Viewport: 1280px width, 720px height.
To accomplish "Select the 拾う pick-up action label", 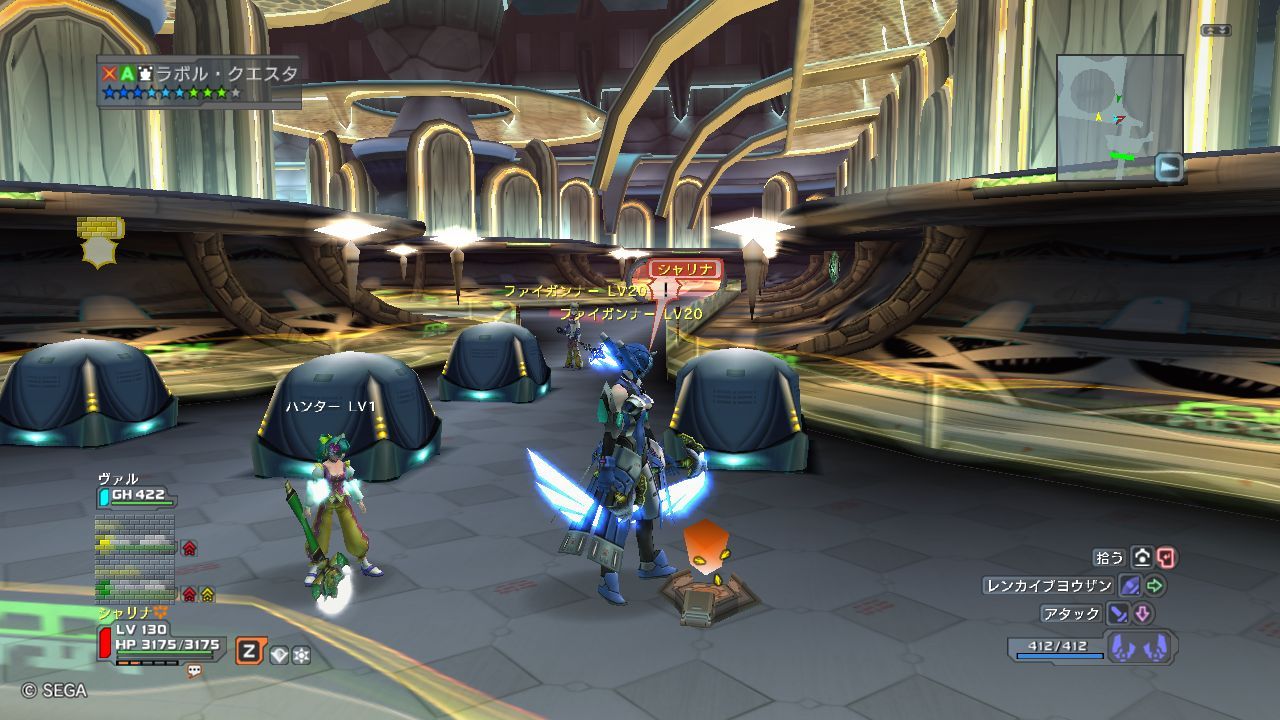I will [1110, 558].
